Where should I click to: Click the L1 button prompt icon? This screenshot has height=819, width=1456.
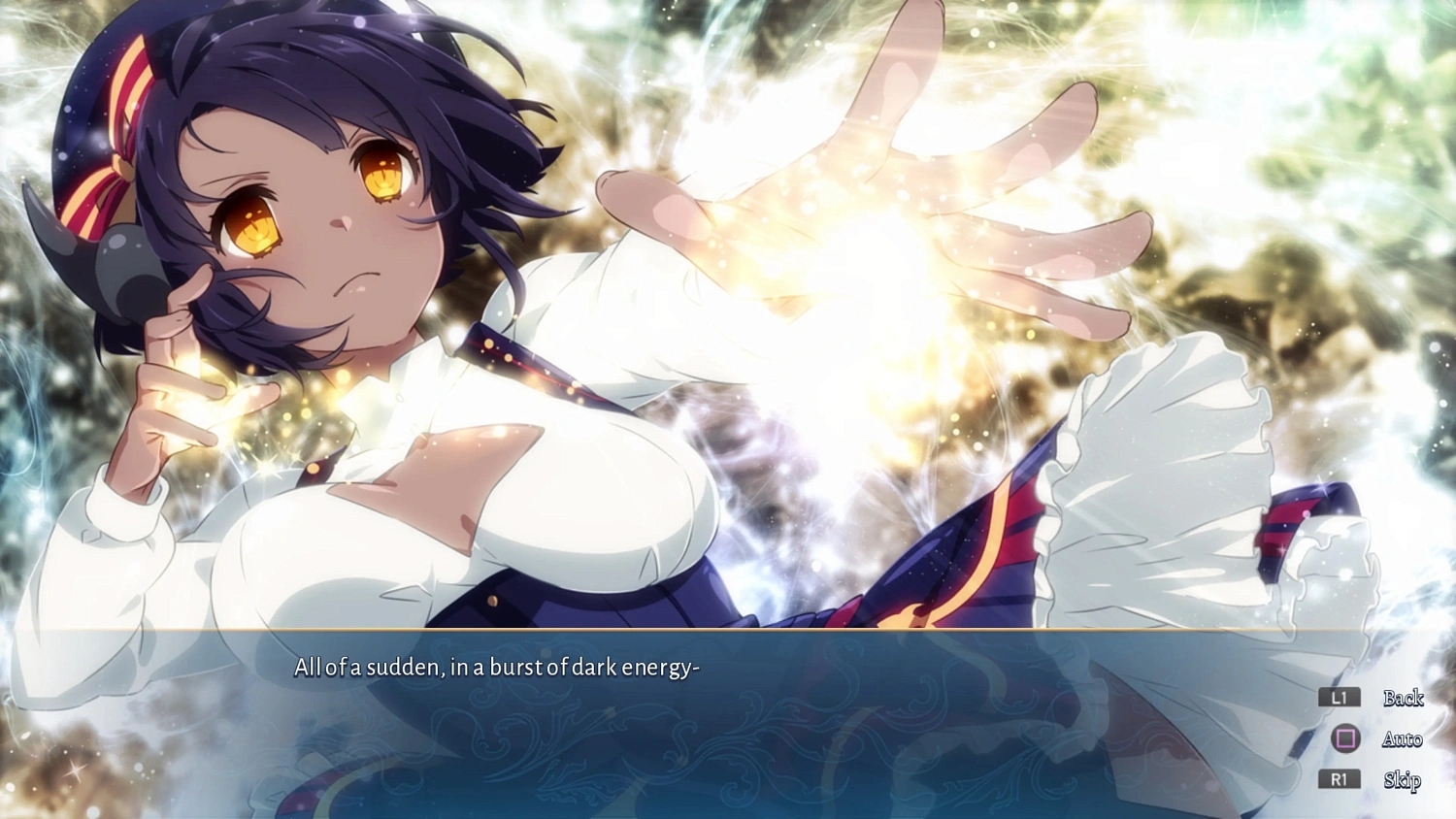(x=1340, y=699)
